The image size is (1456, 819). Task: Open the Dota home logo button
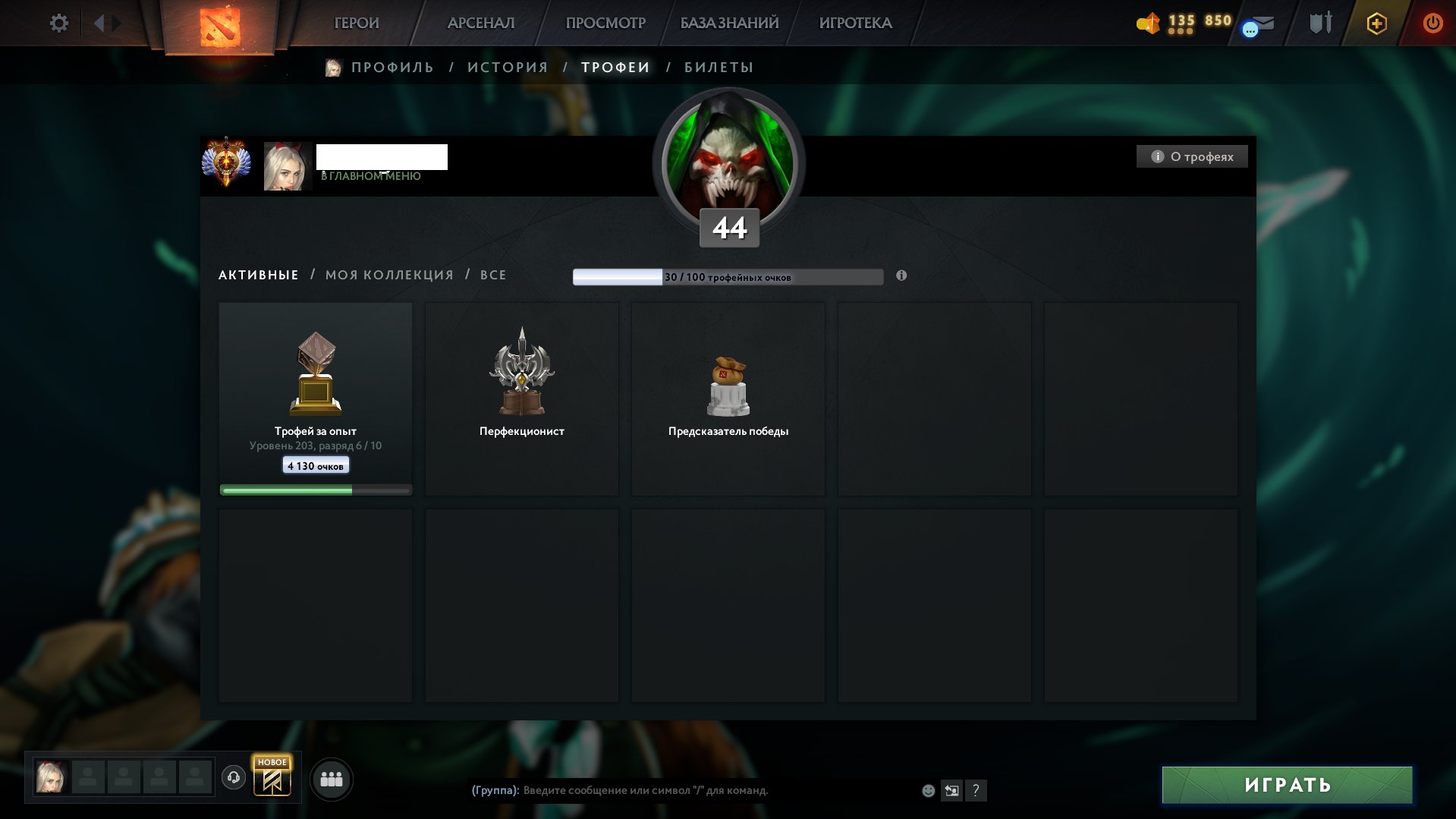(220, 27)
